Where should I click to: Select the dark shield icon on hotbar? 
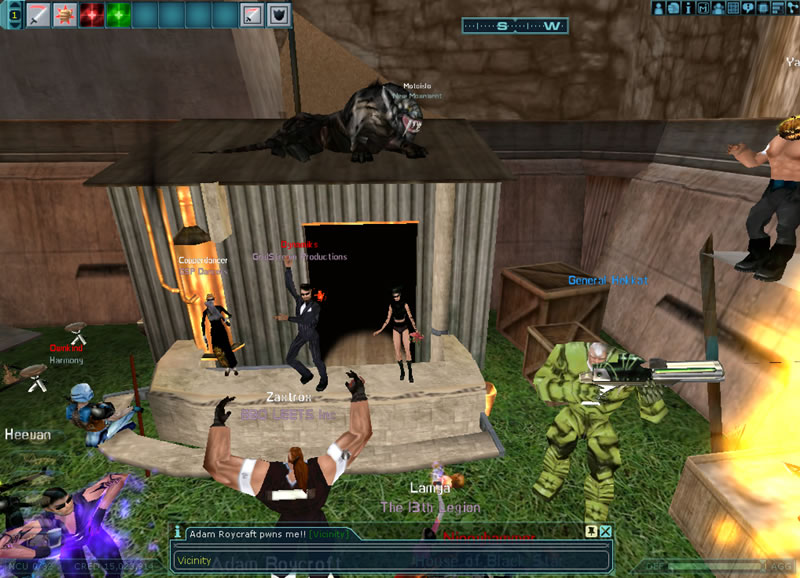click(x=280, y=15)
